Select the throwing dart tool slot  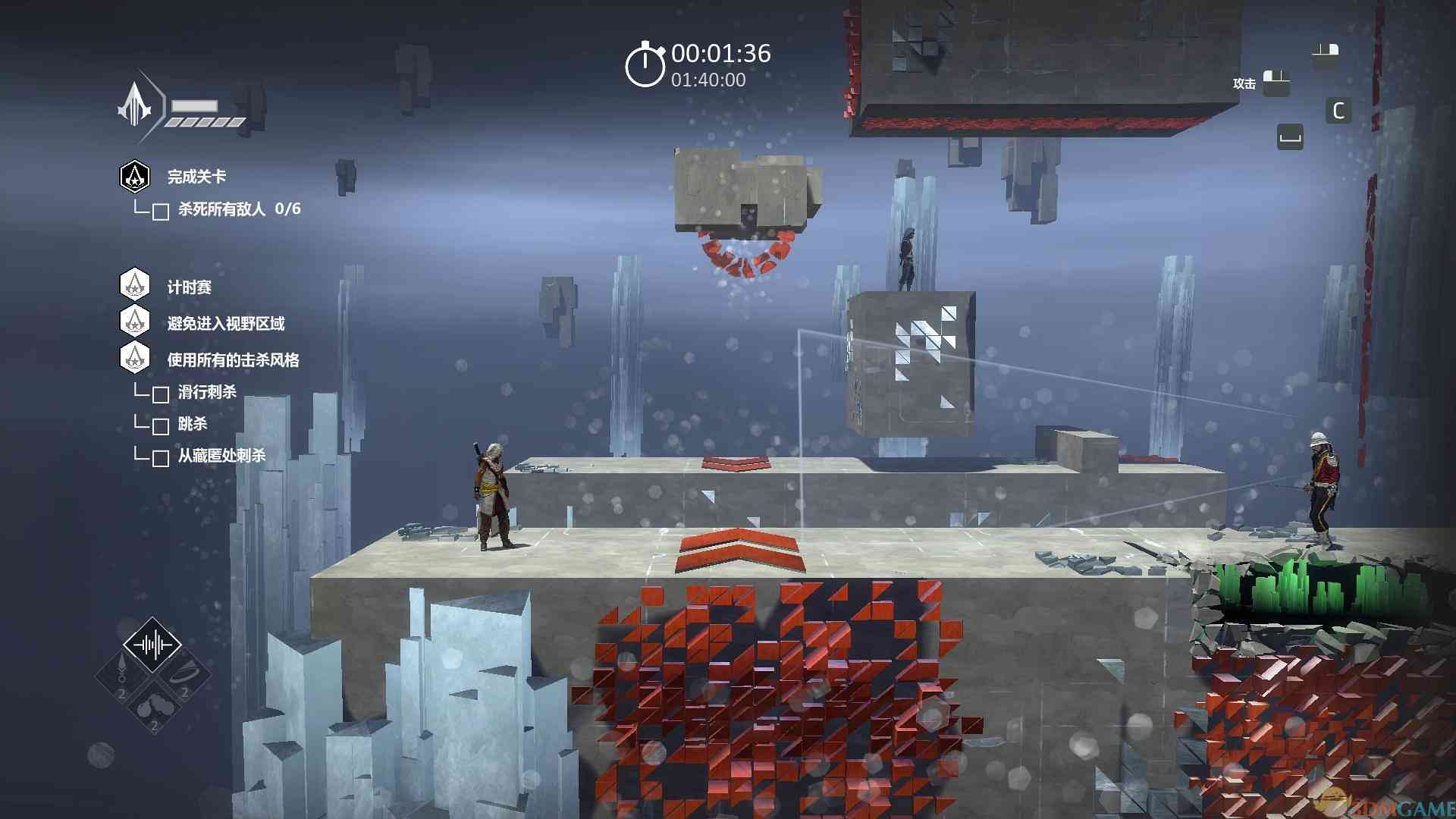pos(121,675)
